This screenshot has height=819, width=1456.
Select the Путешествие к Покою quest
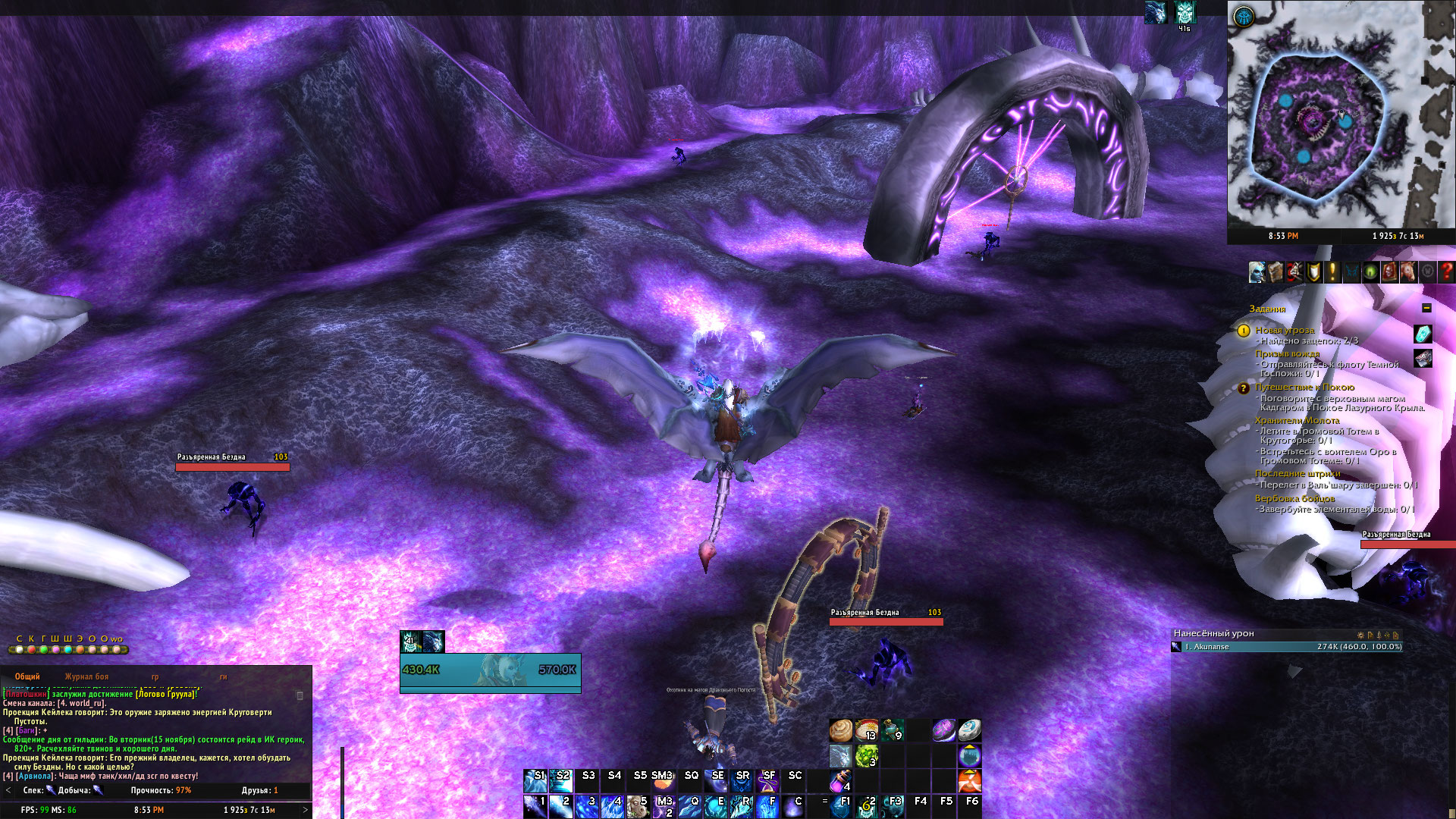coord(1304,387)
